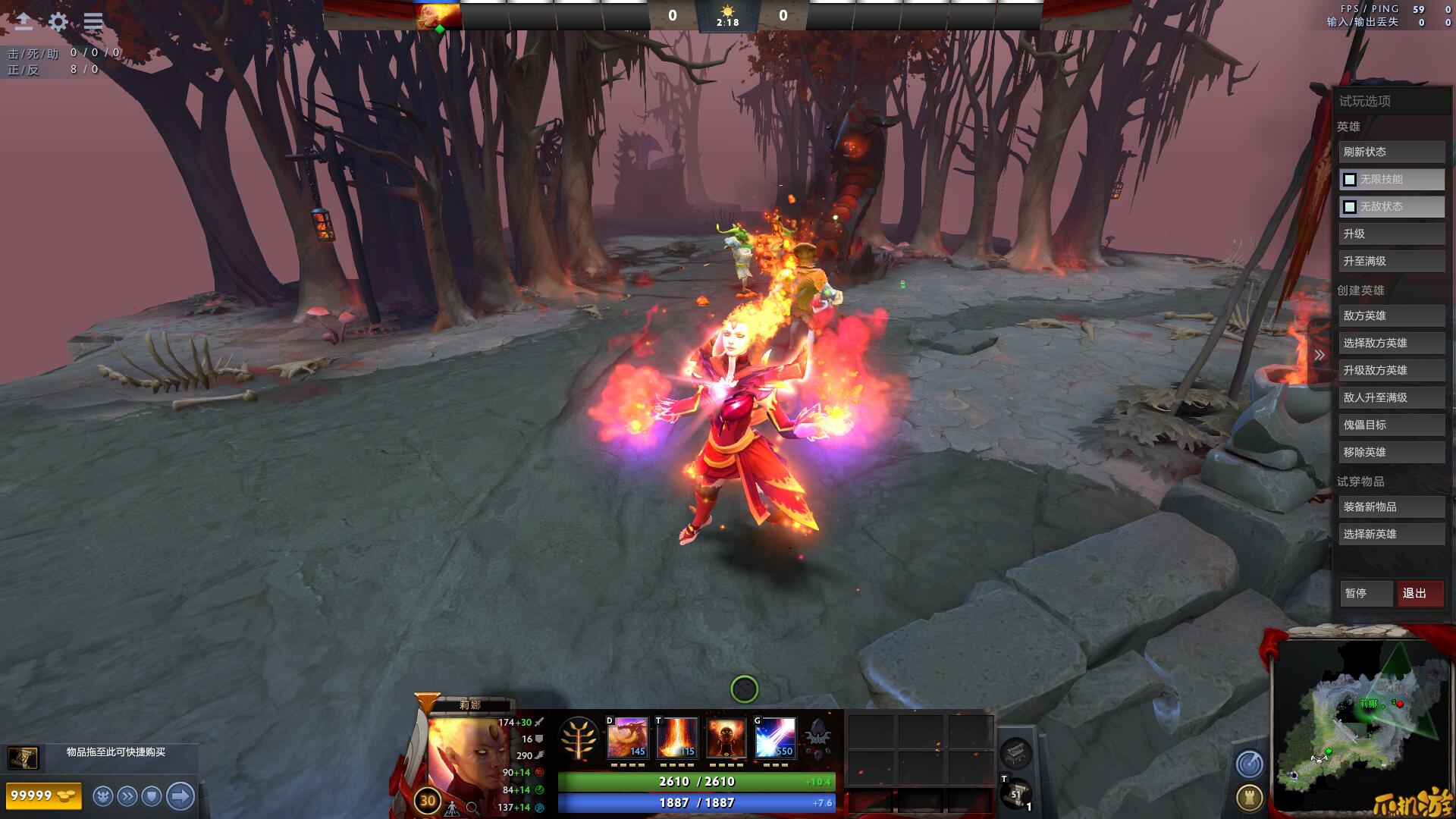Click the 升级 level up button
Image resolution: width=1456 pixels, height=819 pixels.
click(1391, 234)
